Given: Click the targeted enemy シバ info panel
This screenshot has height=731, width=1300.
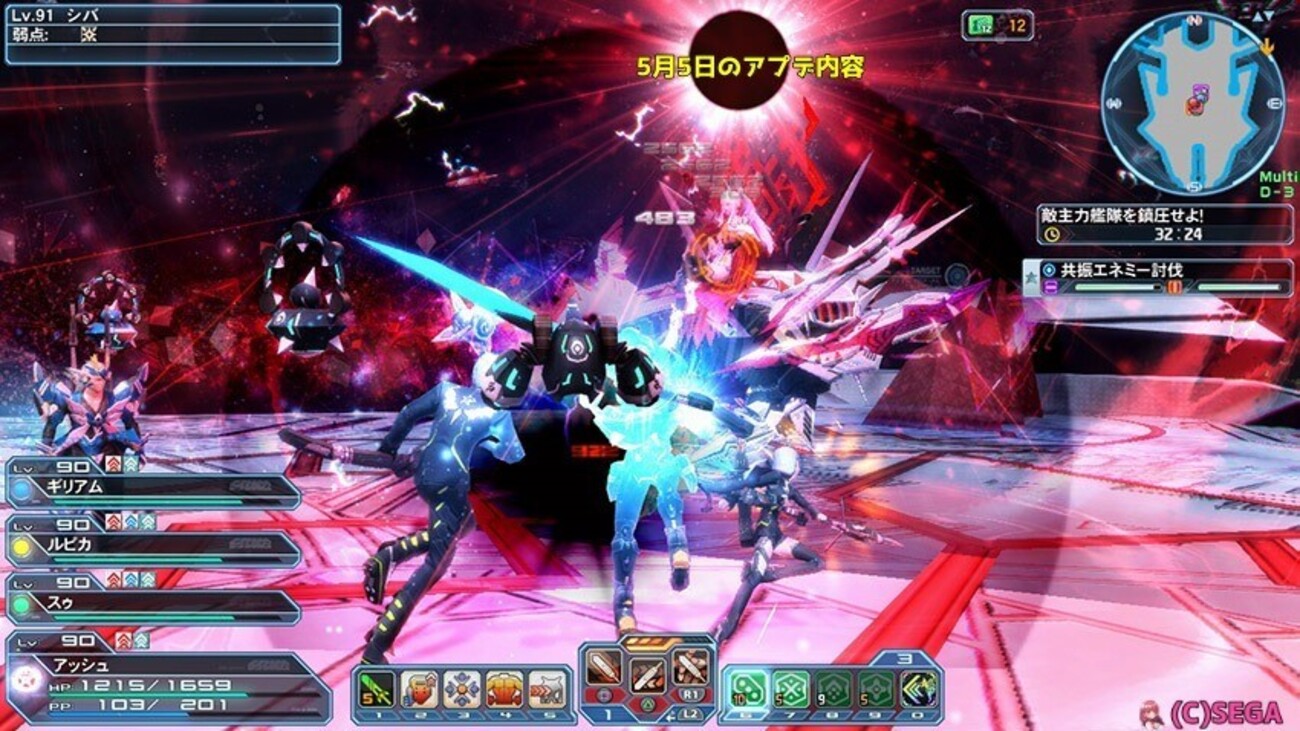Looking at the screenshot, I should tap(172, 34).
